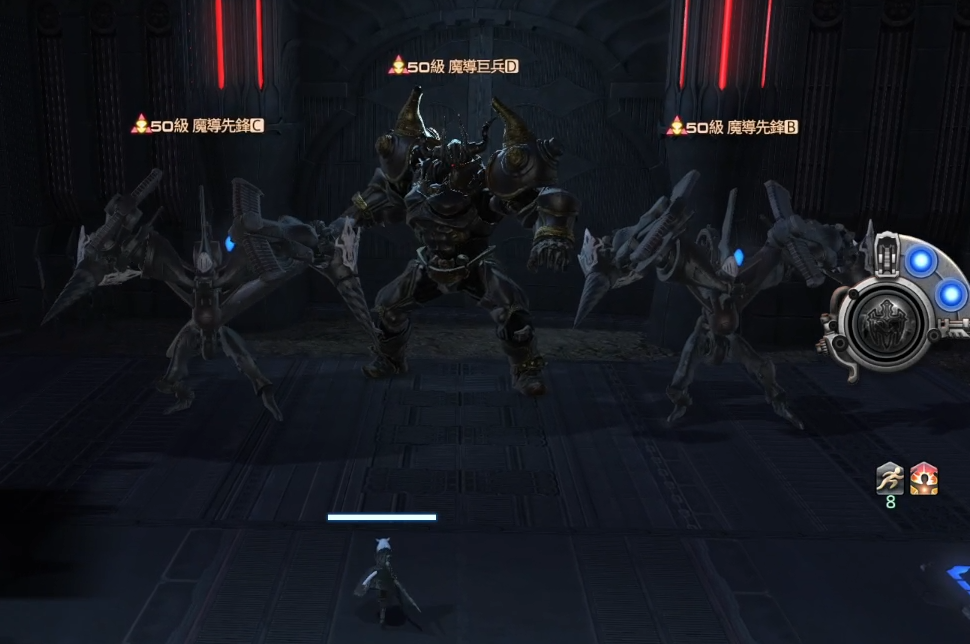Image resolution: width=970 pixels, height=644 pixels.
Task: Click the Sprint status buff icon
Action: click(x=890, y=479)
